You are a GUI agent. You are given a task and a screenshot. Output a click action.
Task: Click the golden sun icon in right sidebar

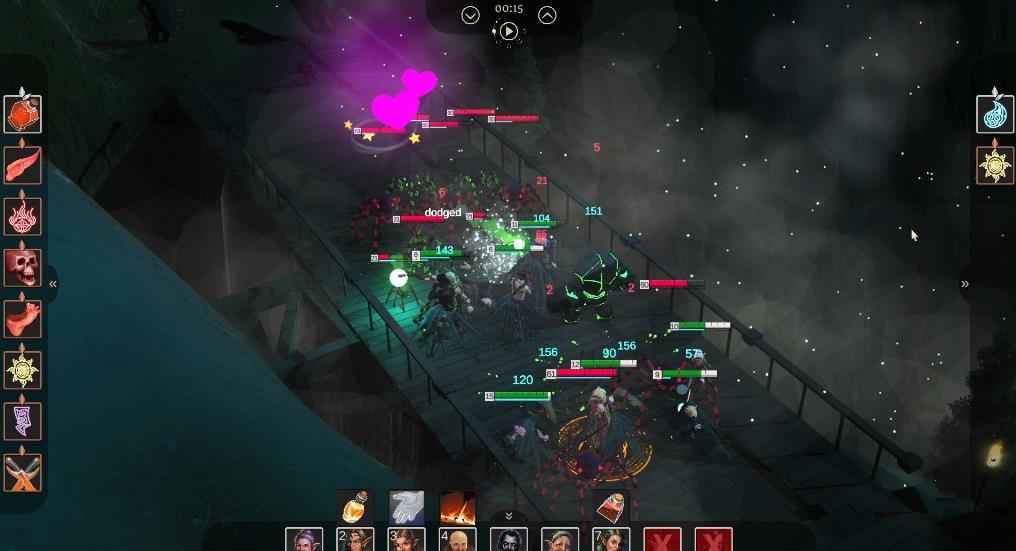click(x=995, y=165)
